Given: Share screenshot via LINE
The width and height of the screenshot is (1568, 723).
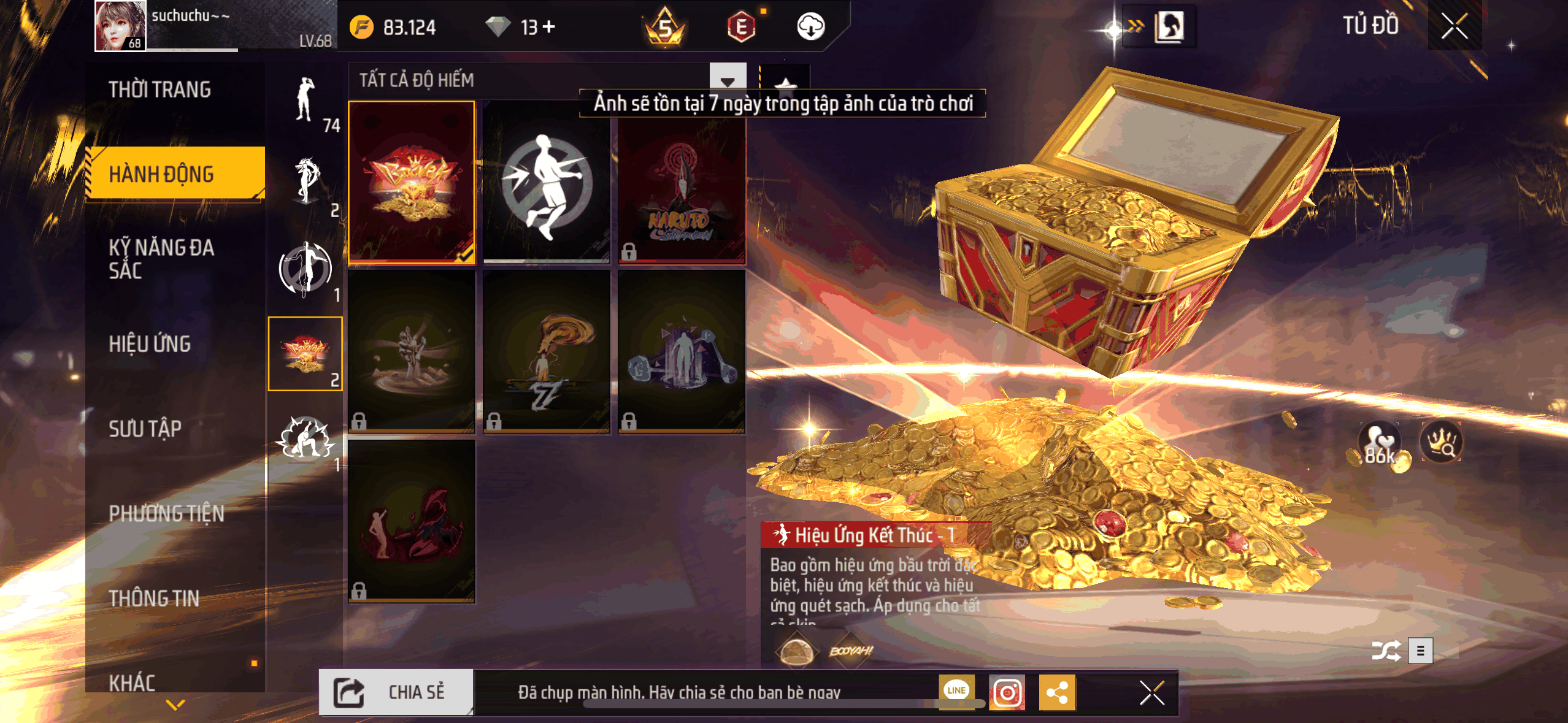Looking at the screenshot, I should (956, 691).
